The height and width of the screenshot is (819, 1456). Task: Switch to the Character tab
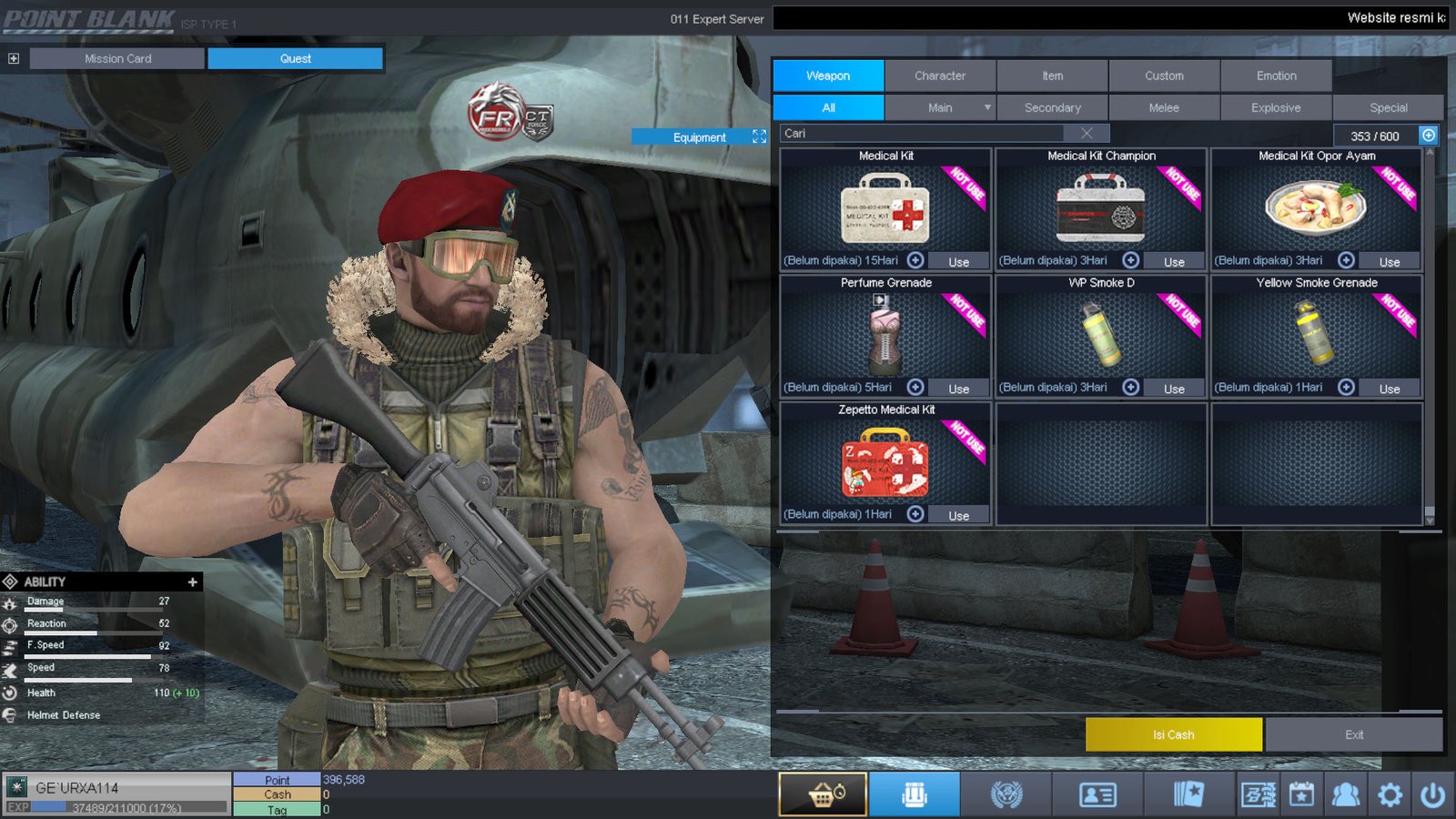pyautogui.click(x=940, y=76)
